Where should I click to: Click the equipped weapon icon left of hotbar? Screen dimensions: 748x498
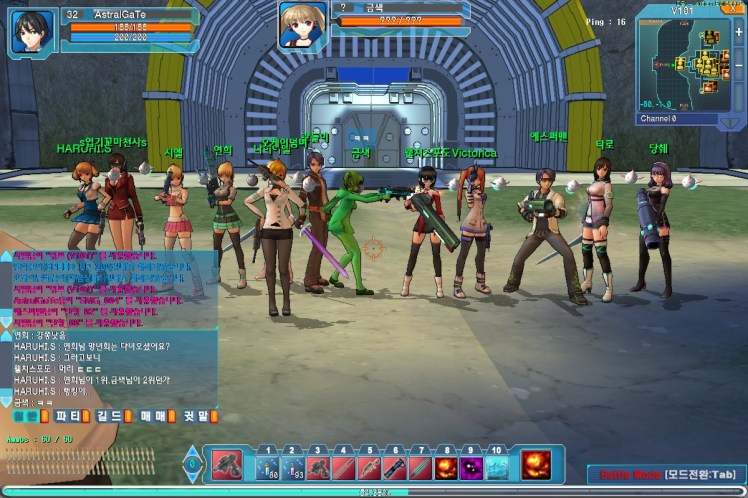(226, 465)
